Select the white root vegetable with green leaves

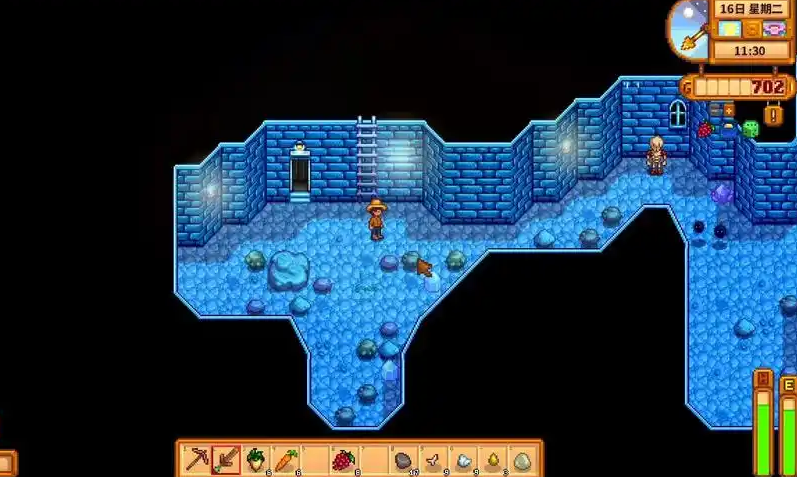pyautogui.click(x=256, y=460)
